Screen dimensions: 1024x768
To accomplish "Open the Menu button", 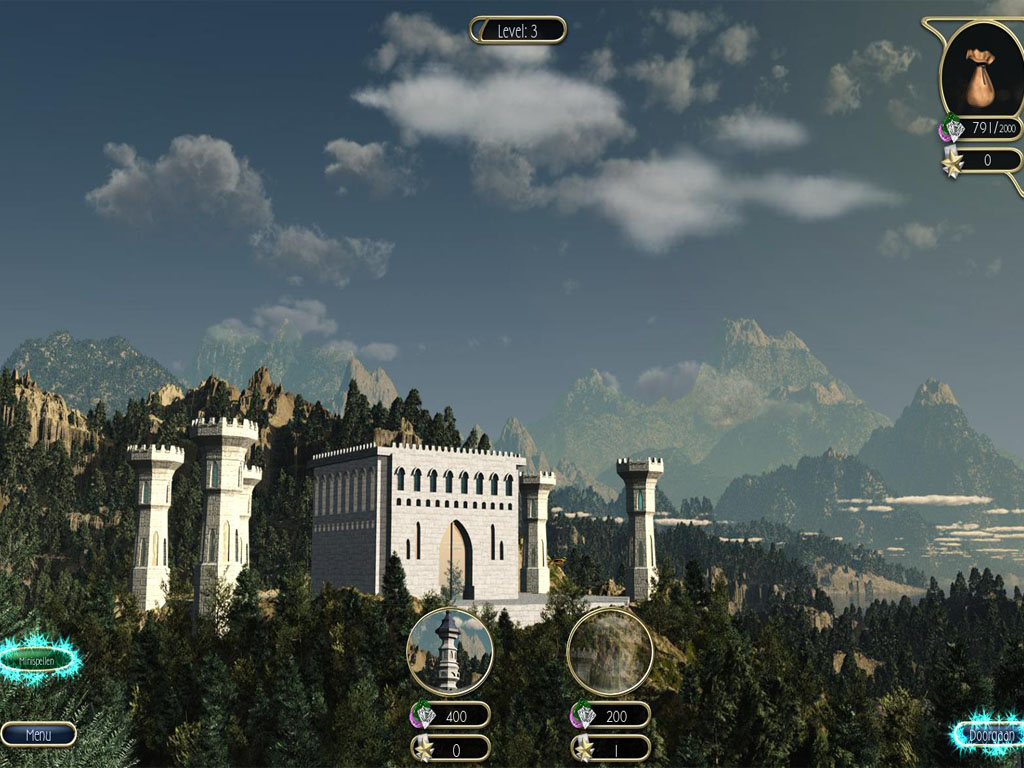I will point(38,735).
